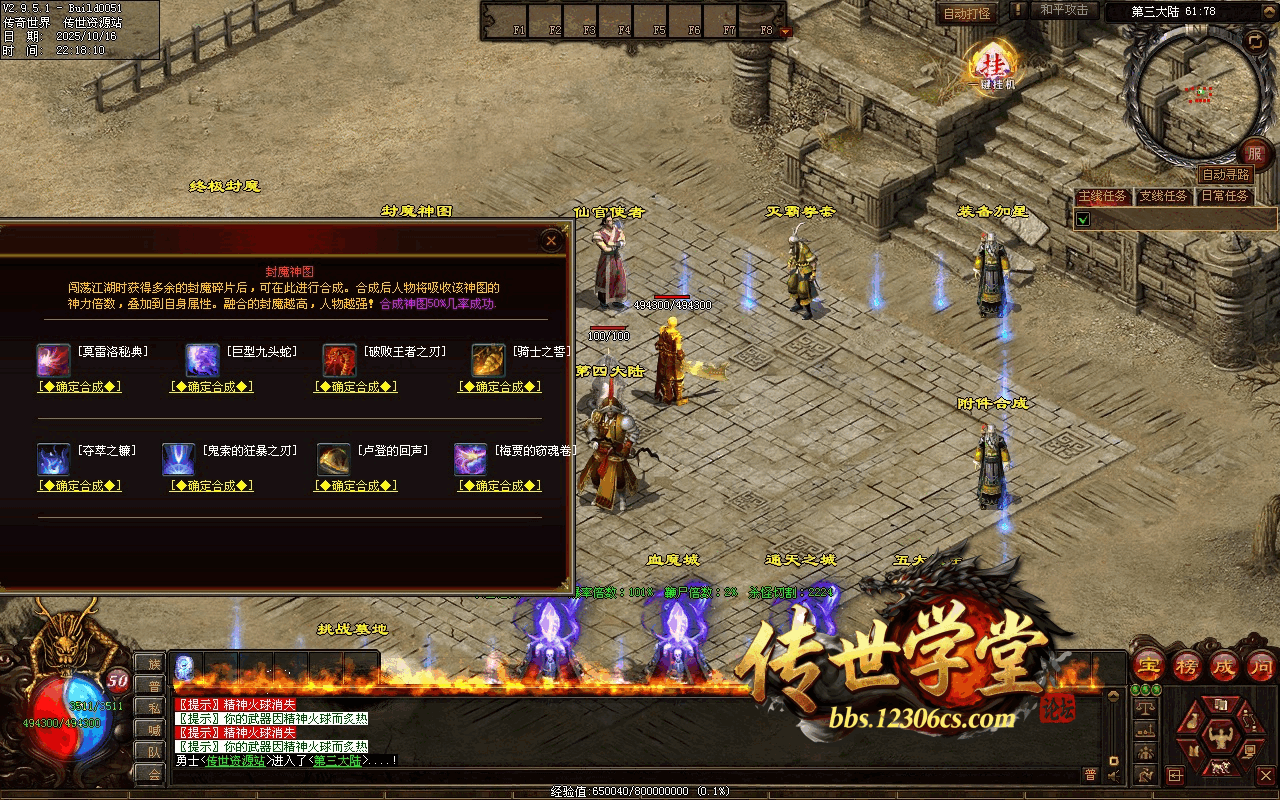1280x800 pixels.
Task: Click the circular minimap
Action: click(1194, 92)
